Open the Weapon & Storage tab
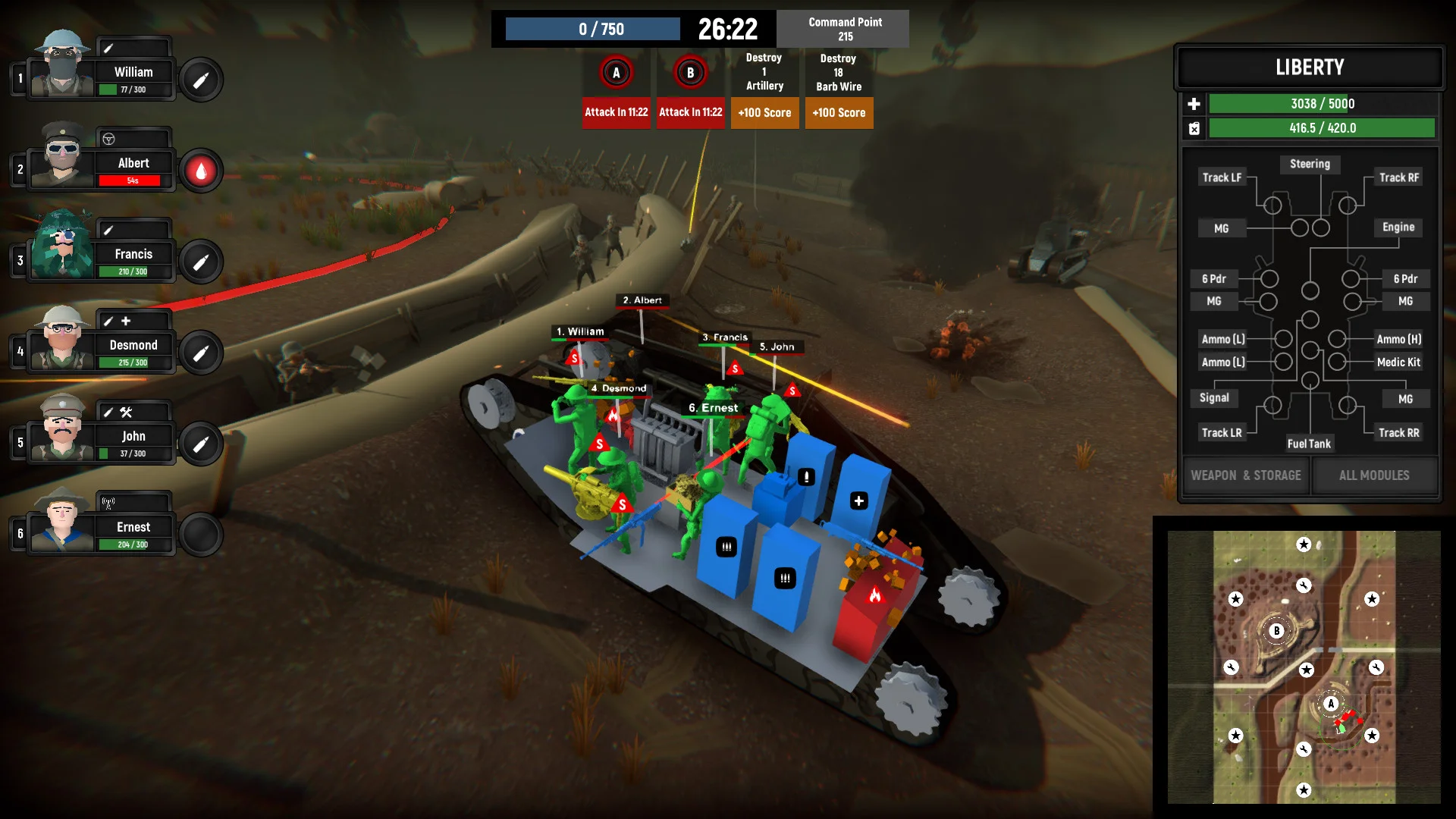Screen dimensions: 1456x819 (x=1246, y=475)
